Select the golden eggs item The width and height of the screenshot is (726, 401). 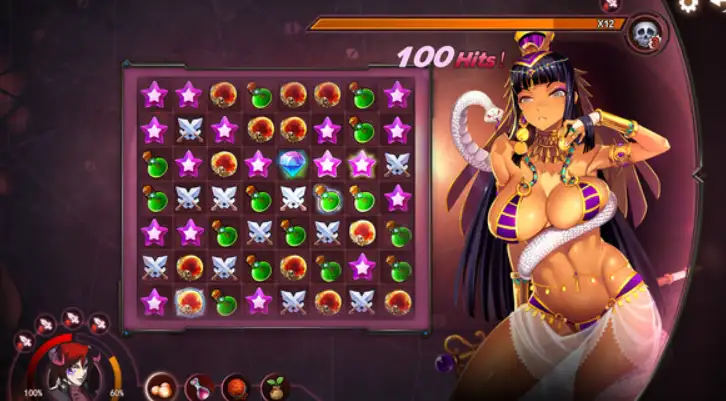(159, 386)
